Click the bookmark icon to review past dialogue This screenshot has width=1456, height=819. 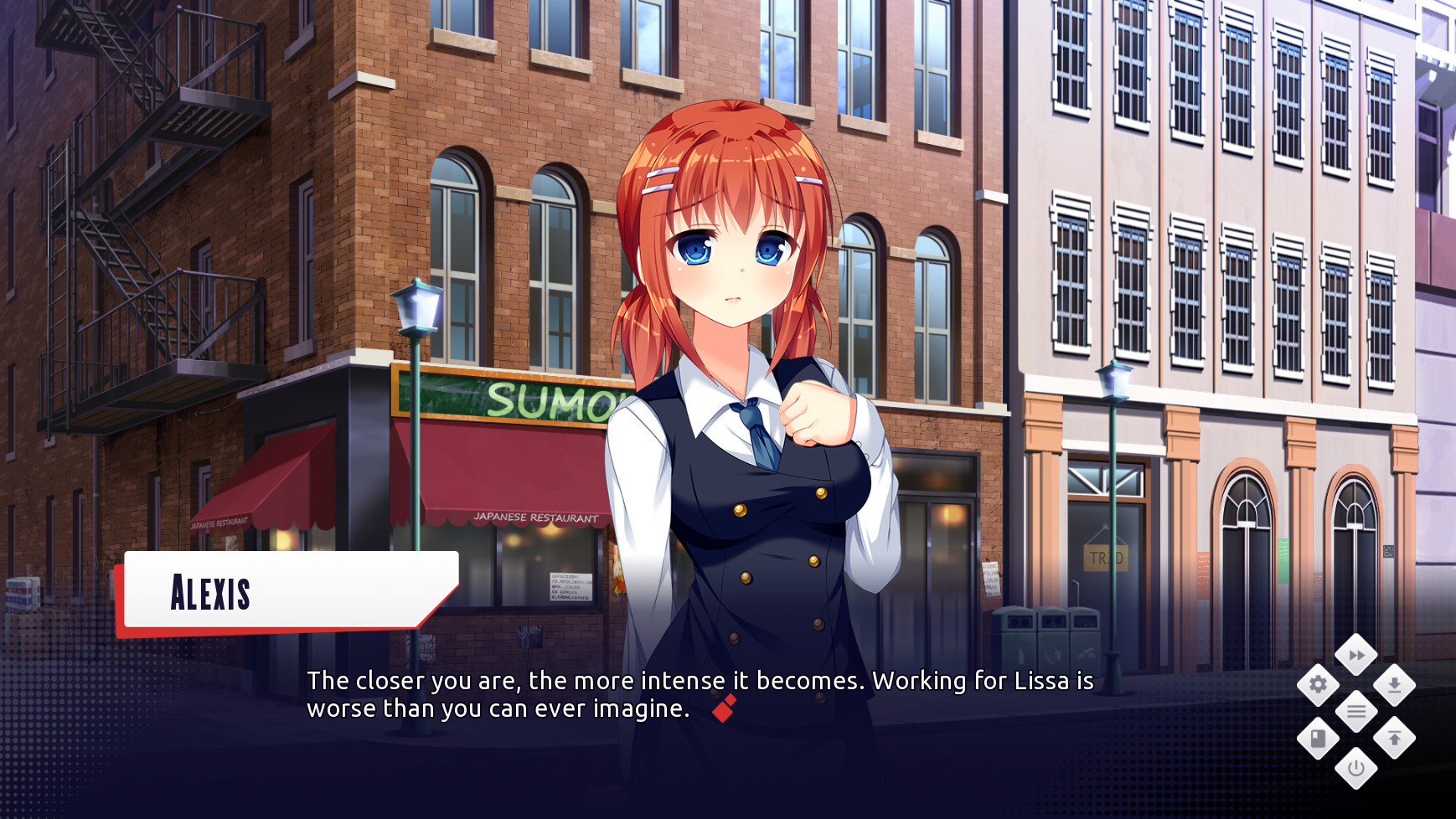click(1317, 737)
